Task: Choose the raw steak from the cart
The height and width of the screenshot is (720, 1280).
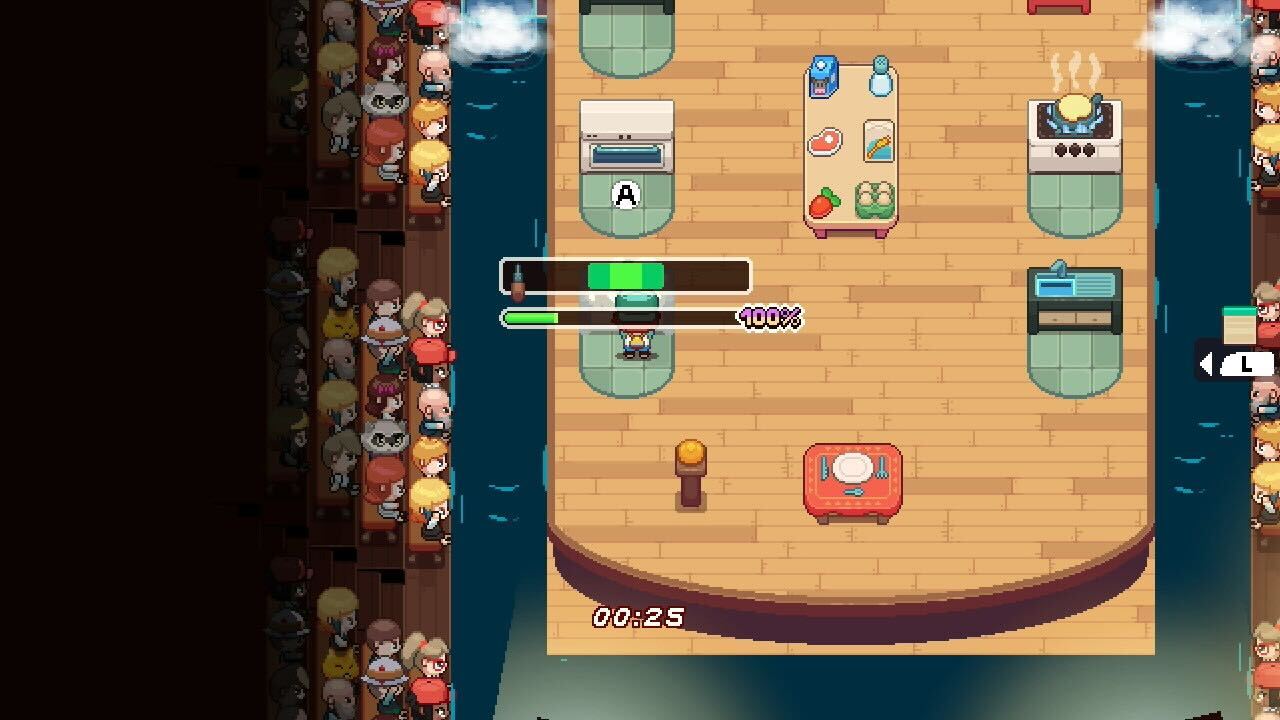Action: click(x=824, y=140)
